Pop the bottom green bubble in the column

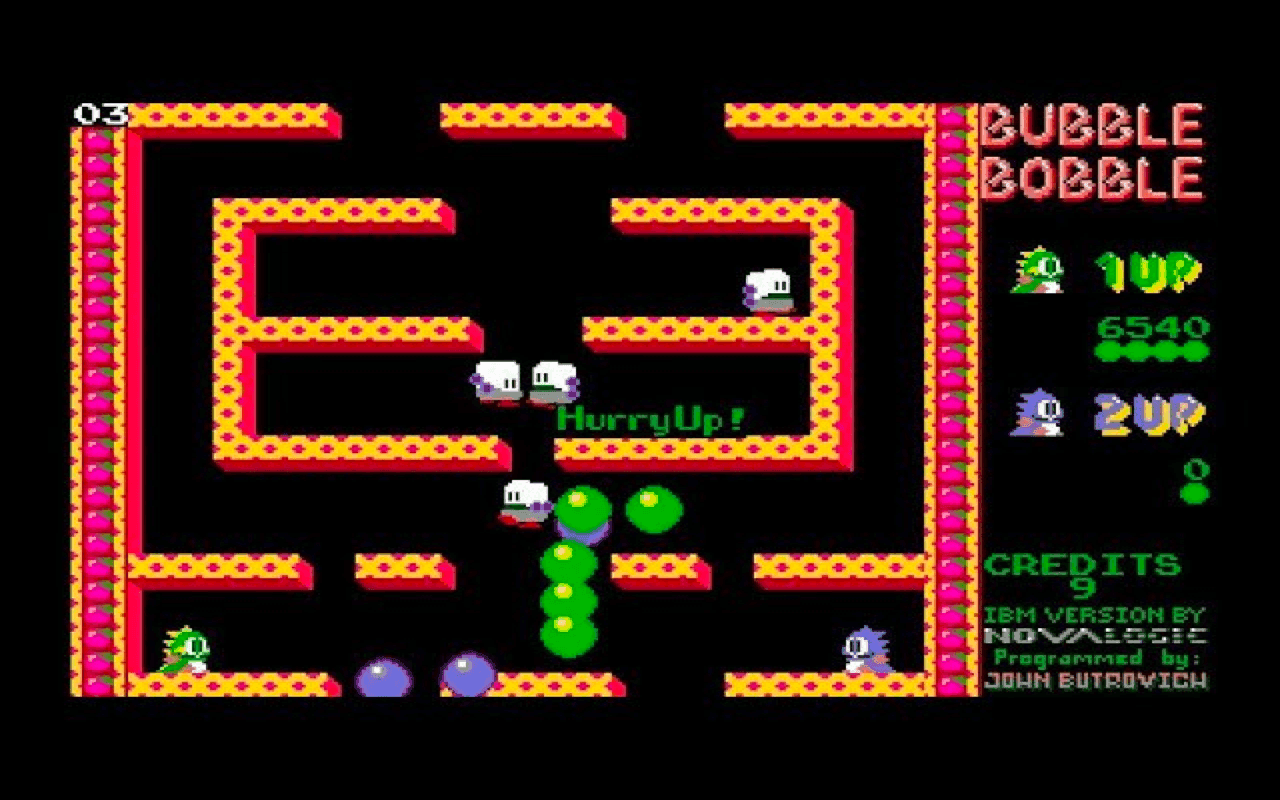click(x=566, y=632)
